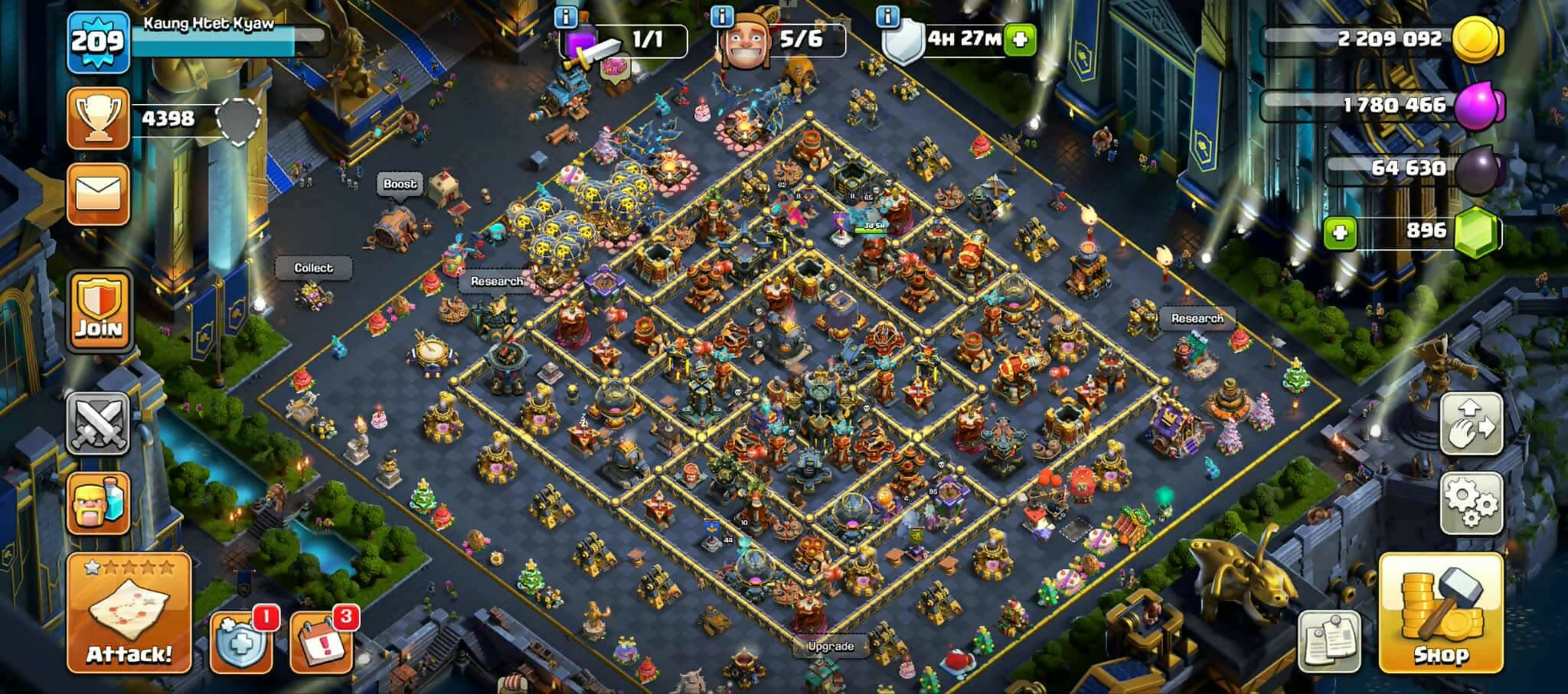Buy gems with the green plus

tap(1340, 232)
